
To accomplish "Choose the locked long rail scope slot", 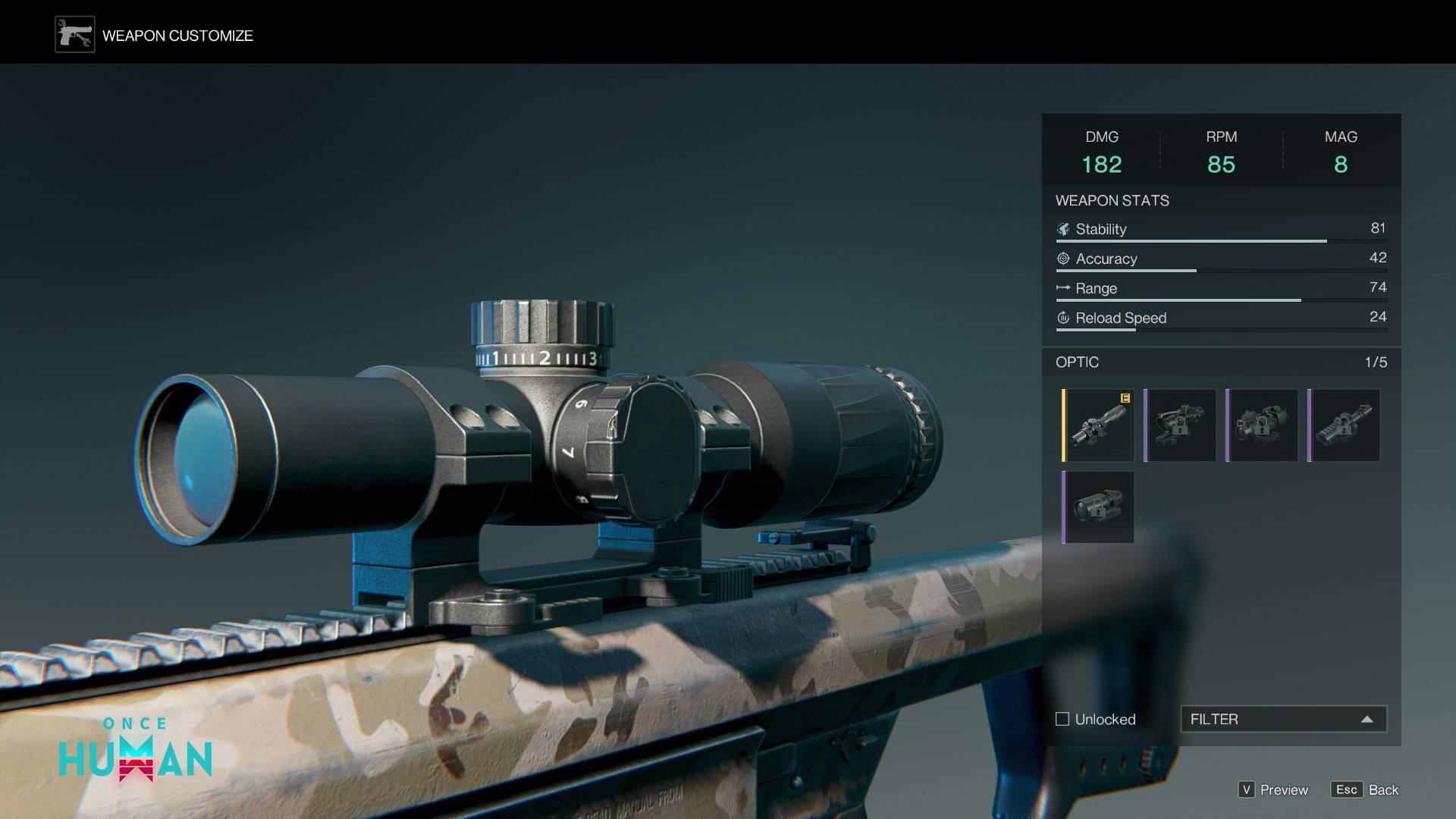I will [x=1344, y=425].
